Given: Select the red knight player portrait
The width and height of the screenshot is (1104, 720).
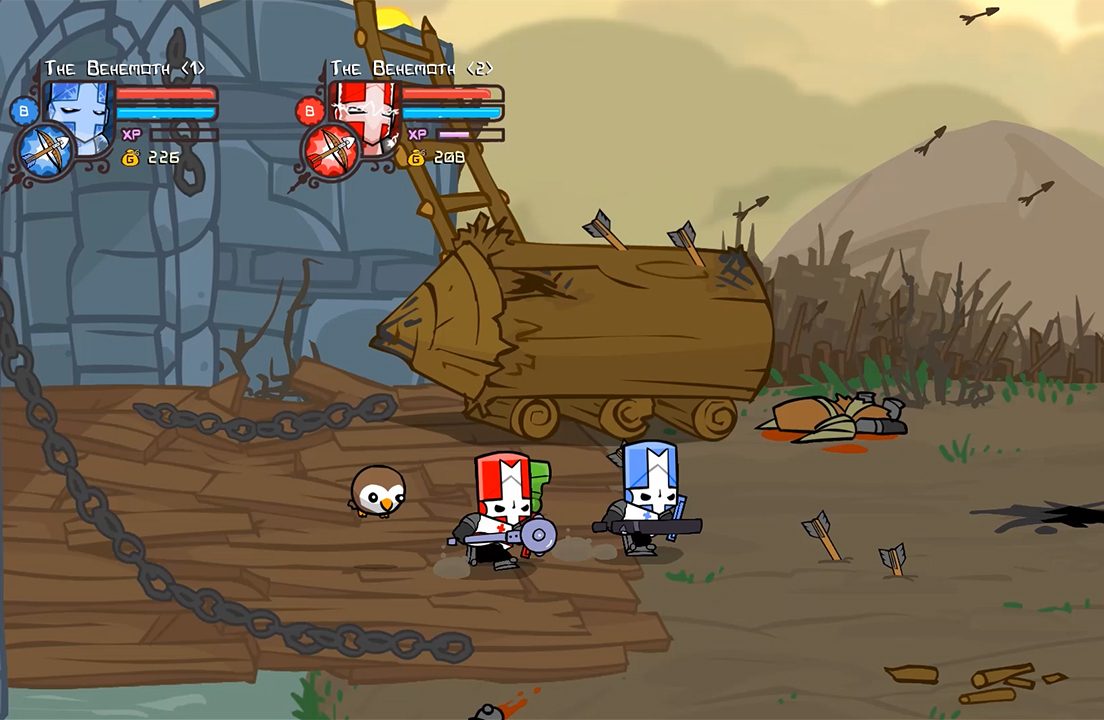Looking at the screenshot, I should point(362,114).
